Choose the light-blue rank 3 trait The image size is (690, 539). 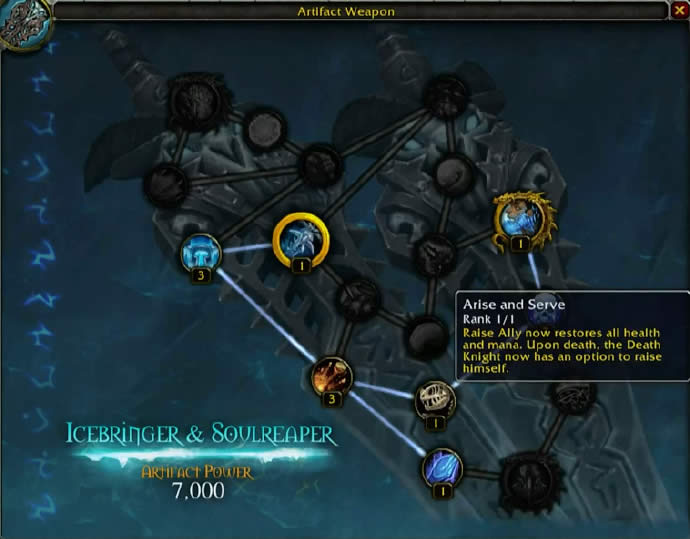201,253
